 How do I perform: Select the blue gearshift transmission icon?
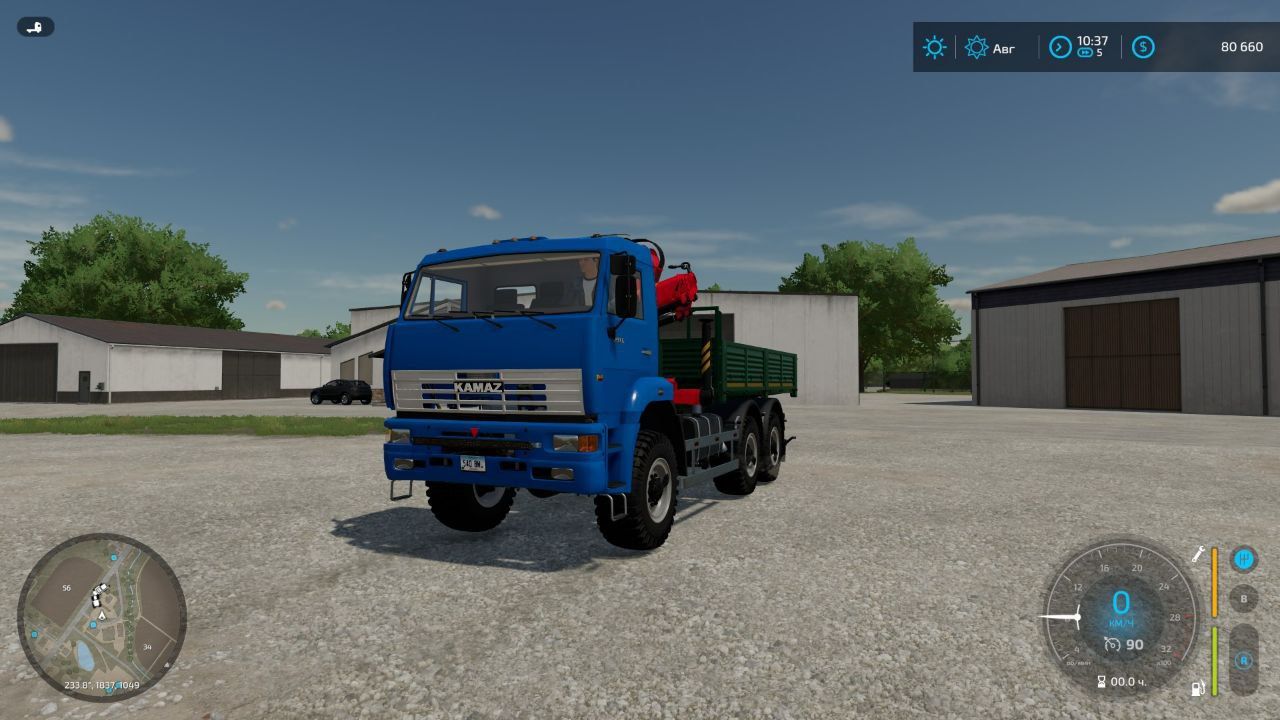tap(1245, 558)
